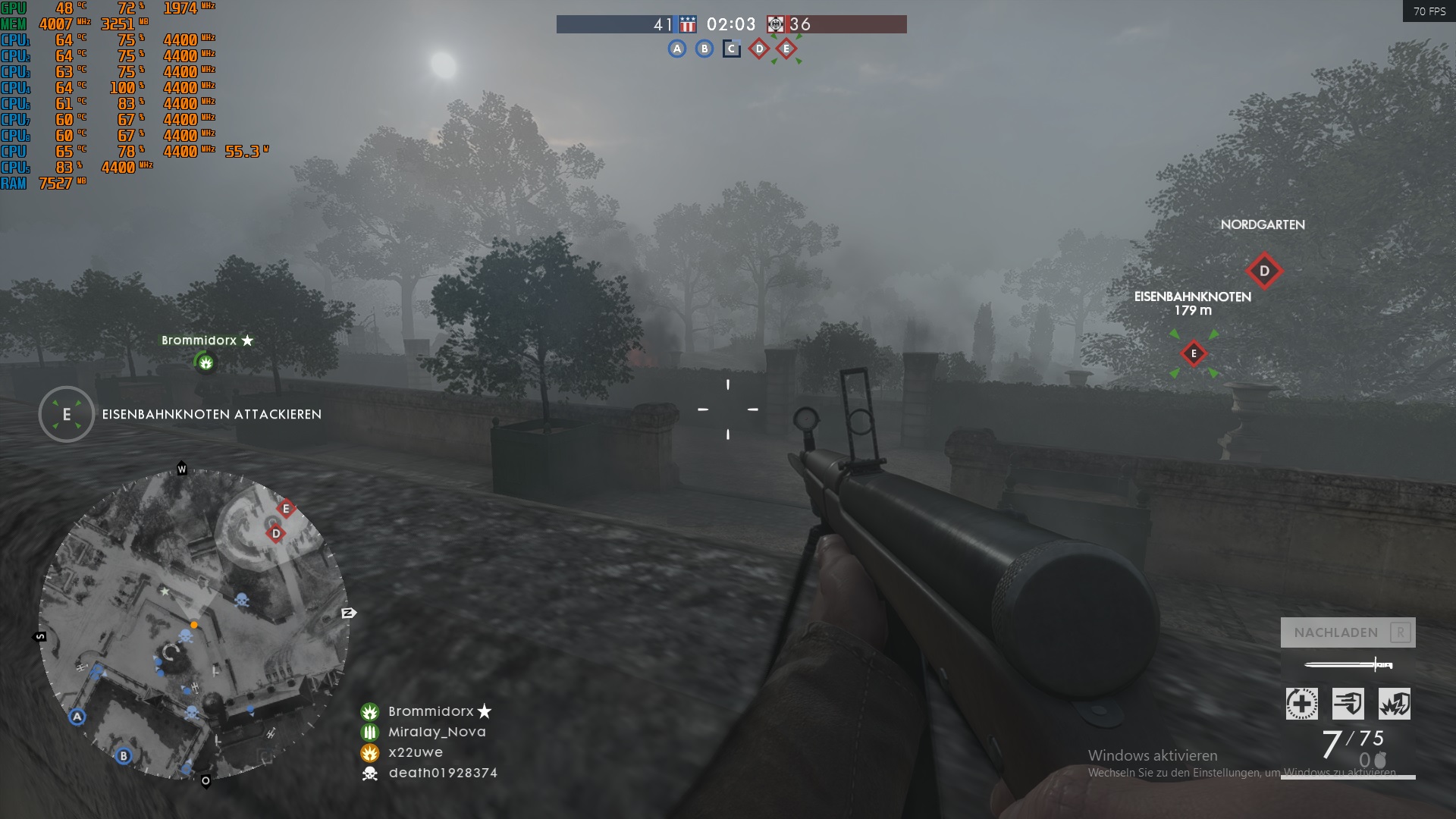Select objective C in the top bar

click(x=732, y=49)
